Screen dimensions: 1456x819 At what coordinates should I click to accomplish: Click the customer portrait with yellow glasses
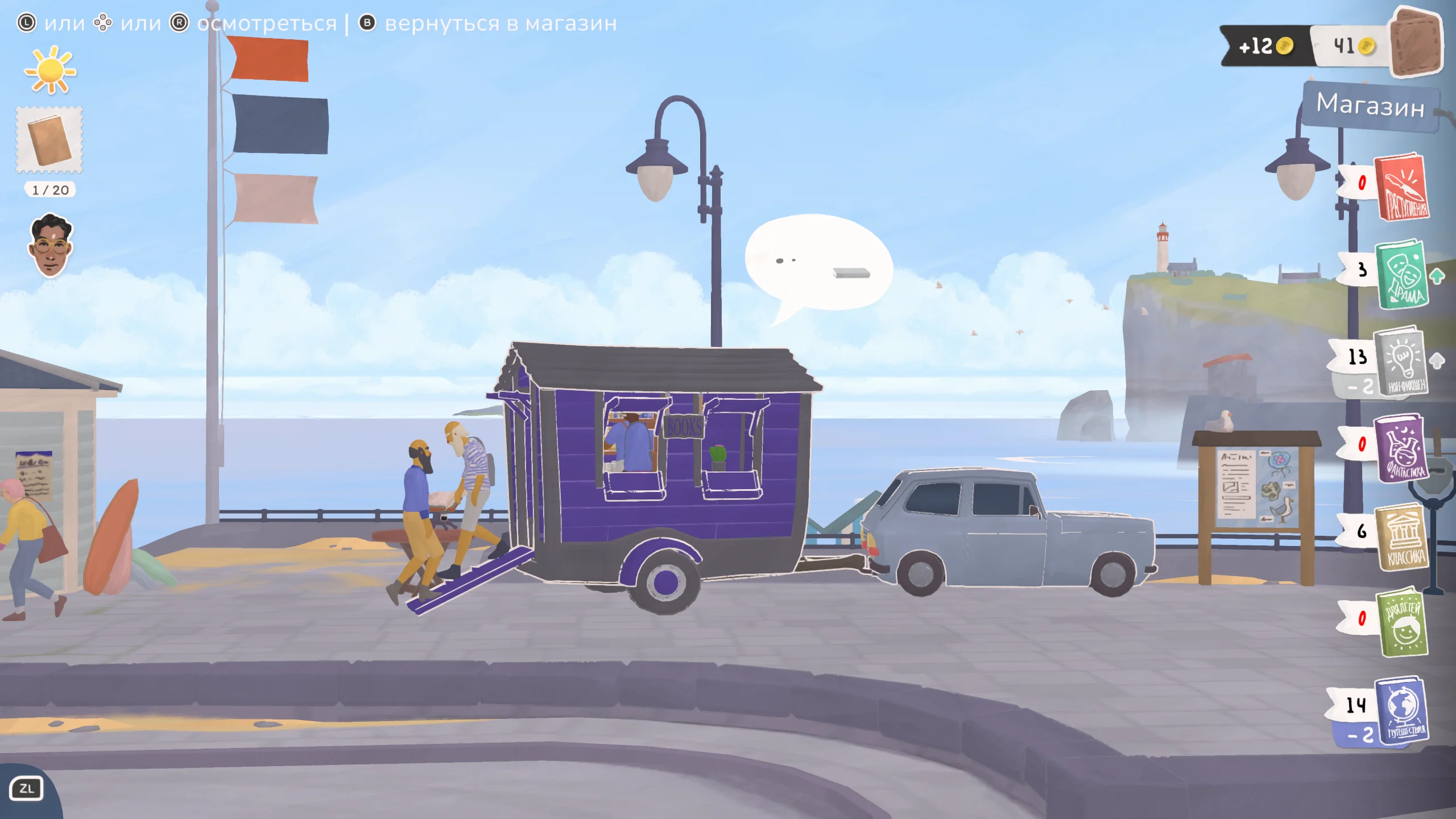click(50, 246)
